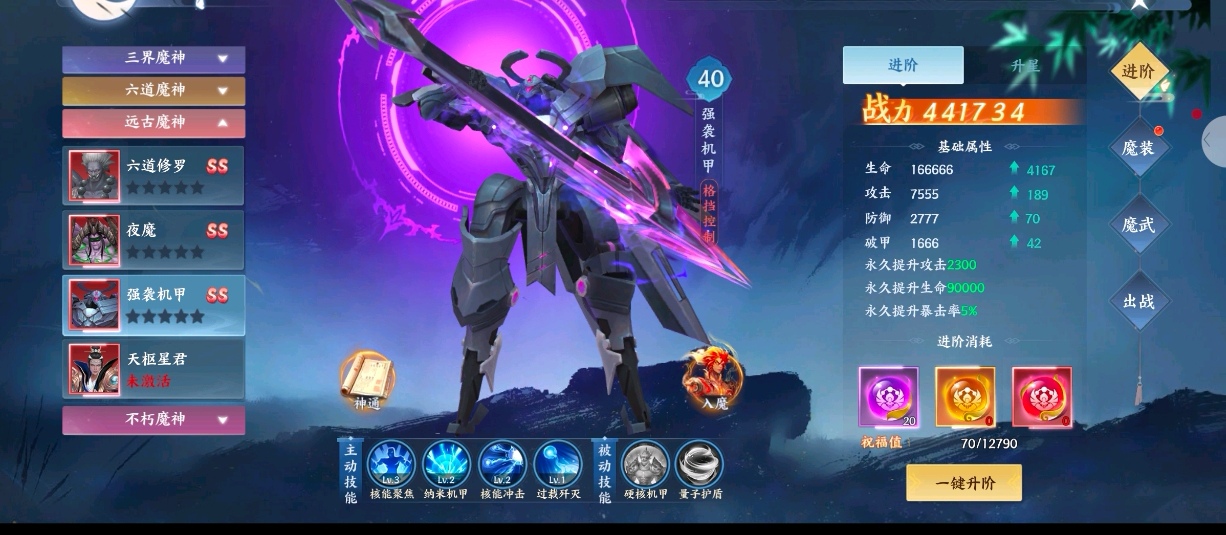Switch to the 升星 tab
The width and height of the screenshot is (1226, 535).
[1024, 66]
